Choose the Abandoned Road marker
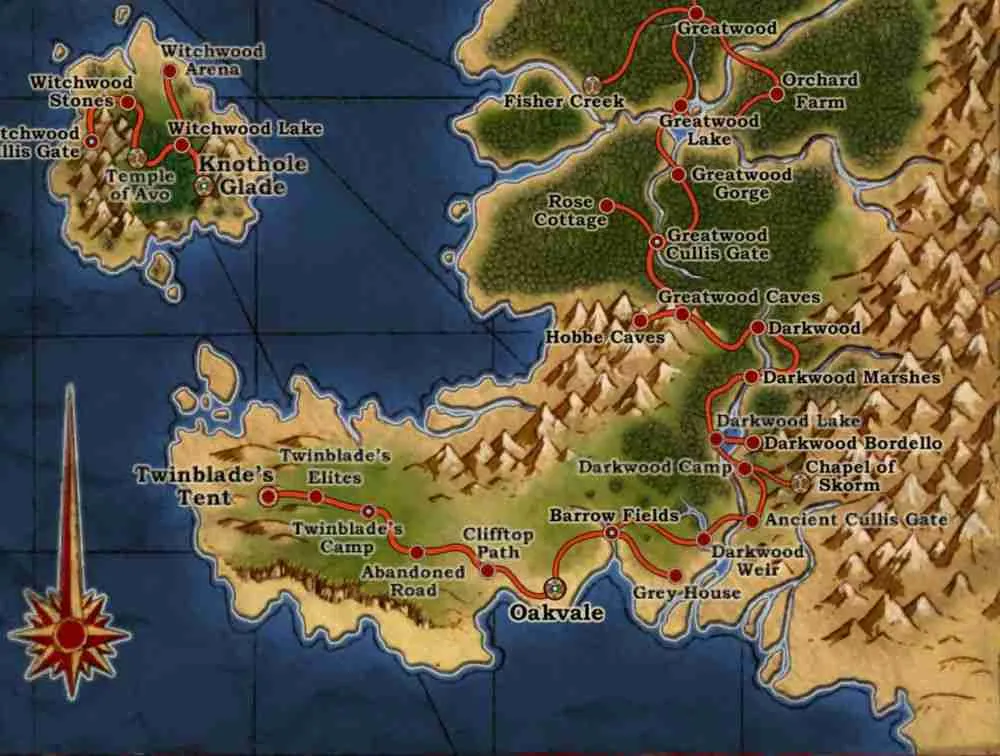The image size is (1000, 756). 417,552
